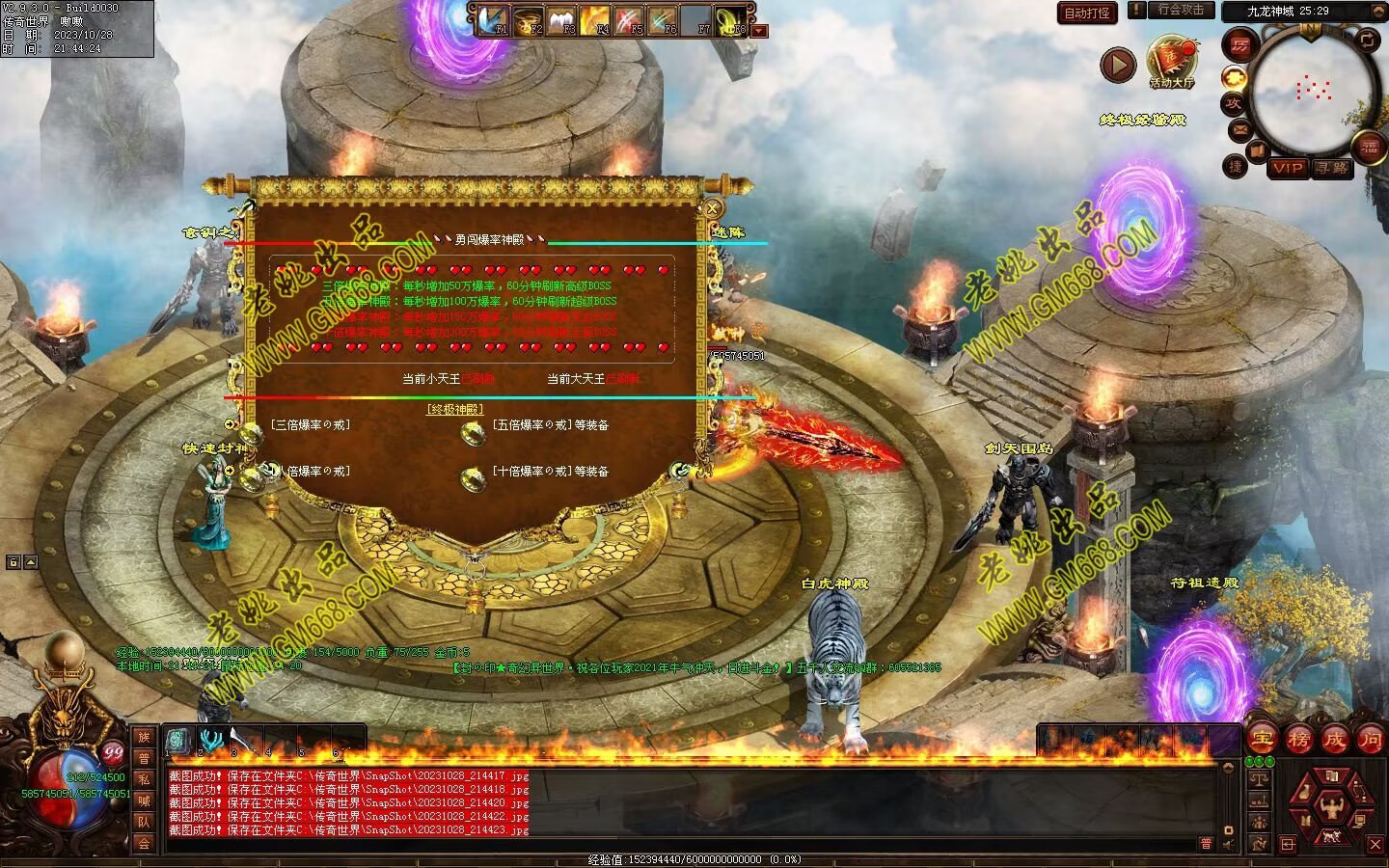Screen dimensions: 1389x868
Task: Click the 行会攻击 guild attack button
Action: [1180, 10]
